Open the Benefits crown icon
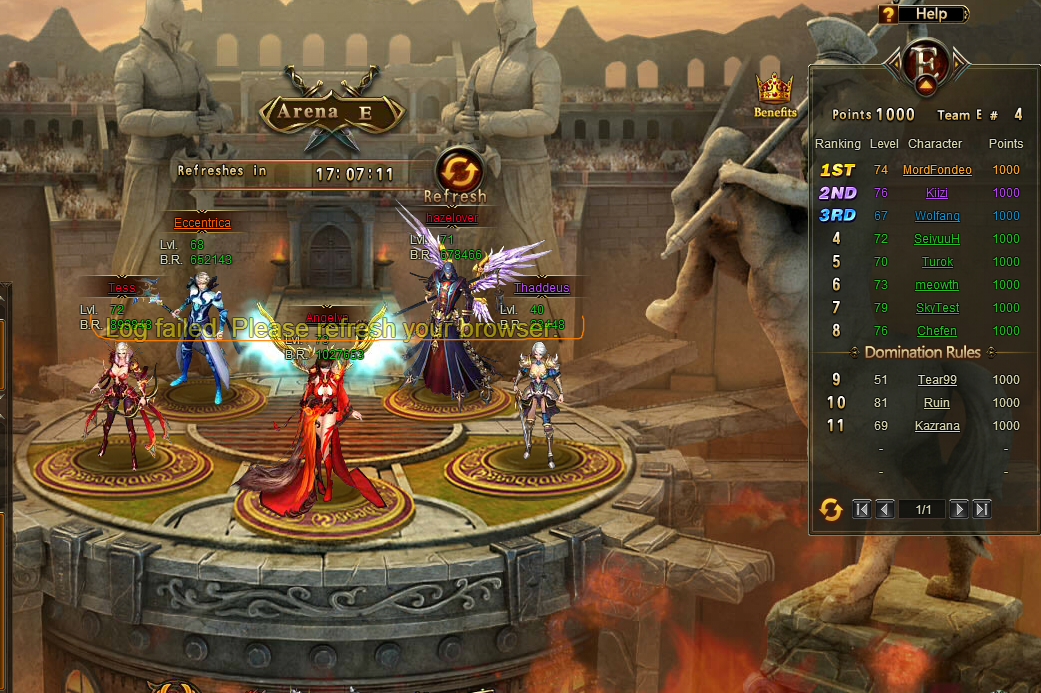 775,96
